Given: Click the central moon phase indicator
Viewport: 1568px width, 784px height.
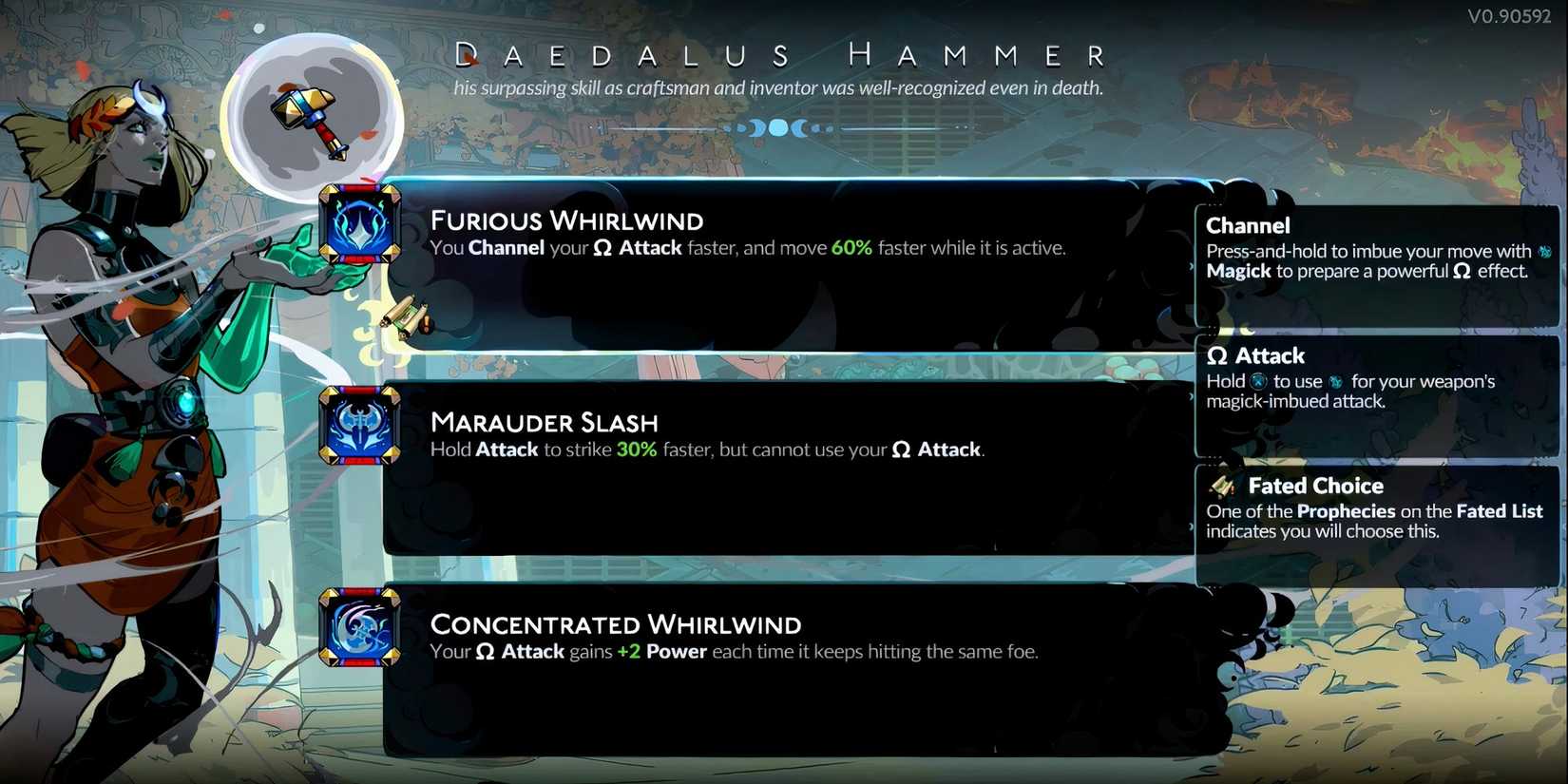Looking at the screenshot, I should point(779,127).
